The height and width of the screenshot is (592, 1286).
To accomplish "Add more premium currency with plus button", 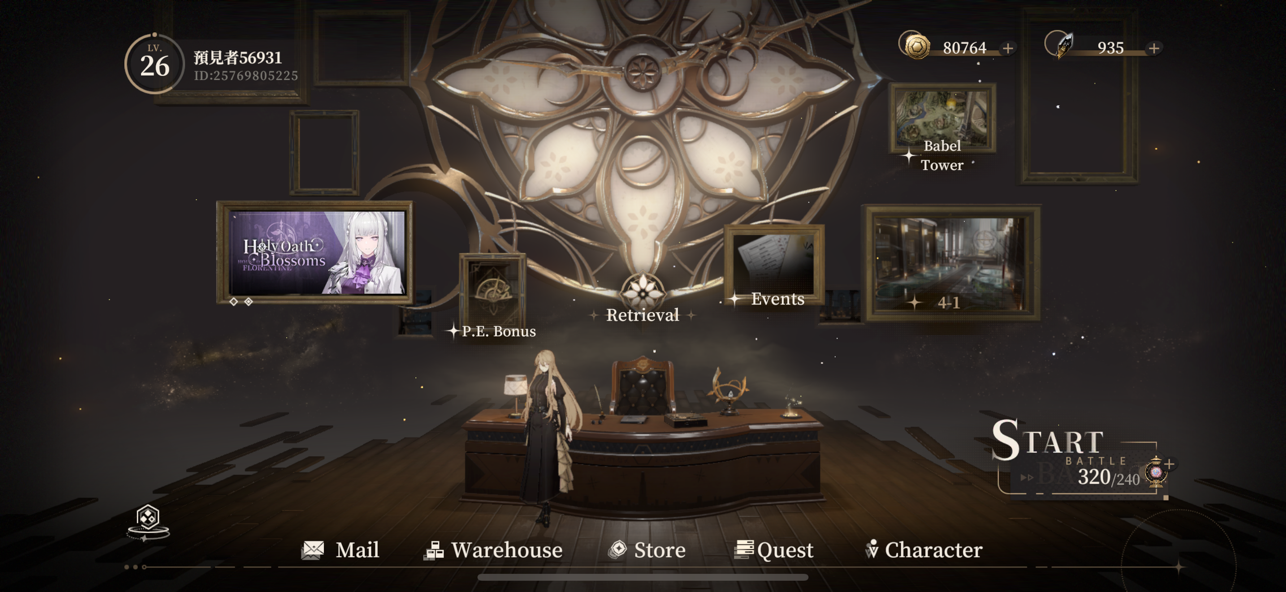I will click(x=1154, y=48).
